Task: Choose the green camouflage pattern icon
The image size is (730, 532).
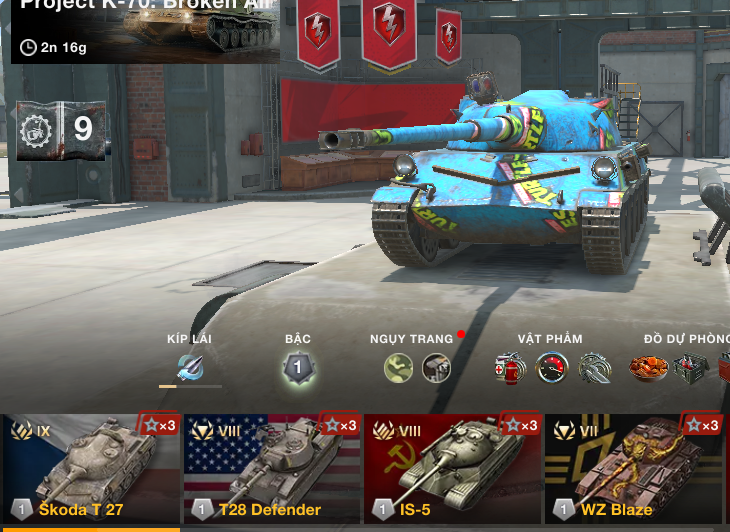Action: pos(398,368)
